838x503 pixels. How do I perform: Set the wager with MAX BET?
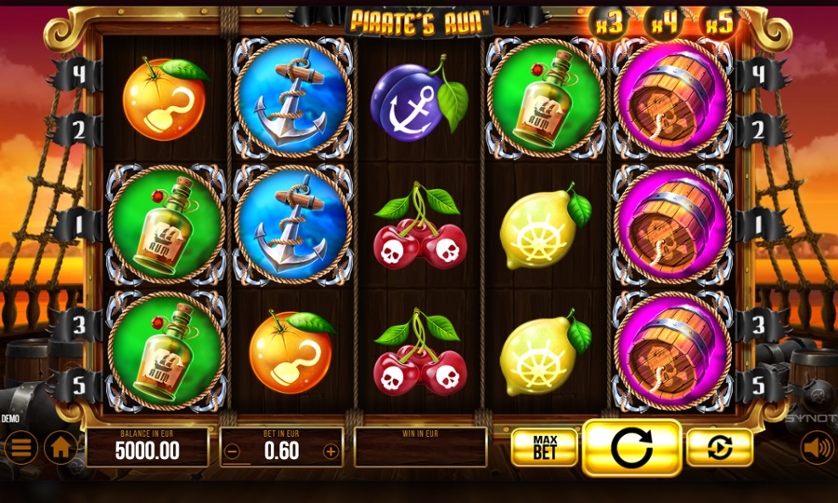coord(544,447)
